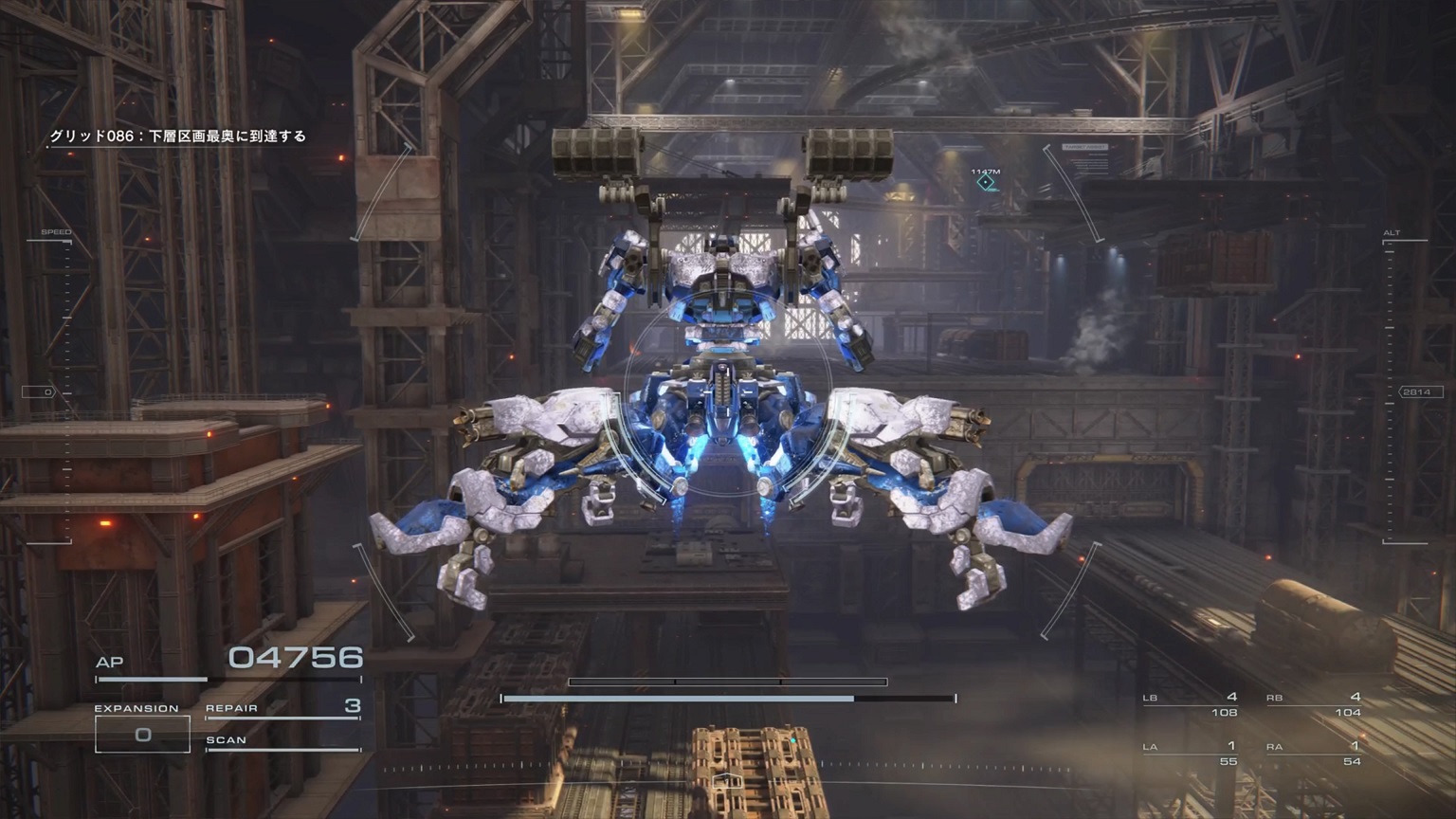Screen dimensions: 1456x819
Task: Select the RB shoulder weapon slot
Action: pos(1314,704)
